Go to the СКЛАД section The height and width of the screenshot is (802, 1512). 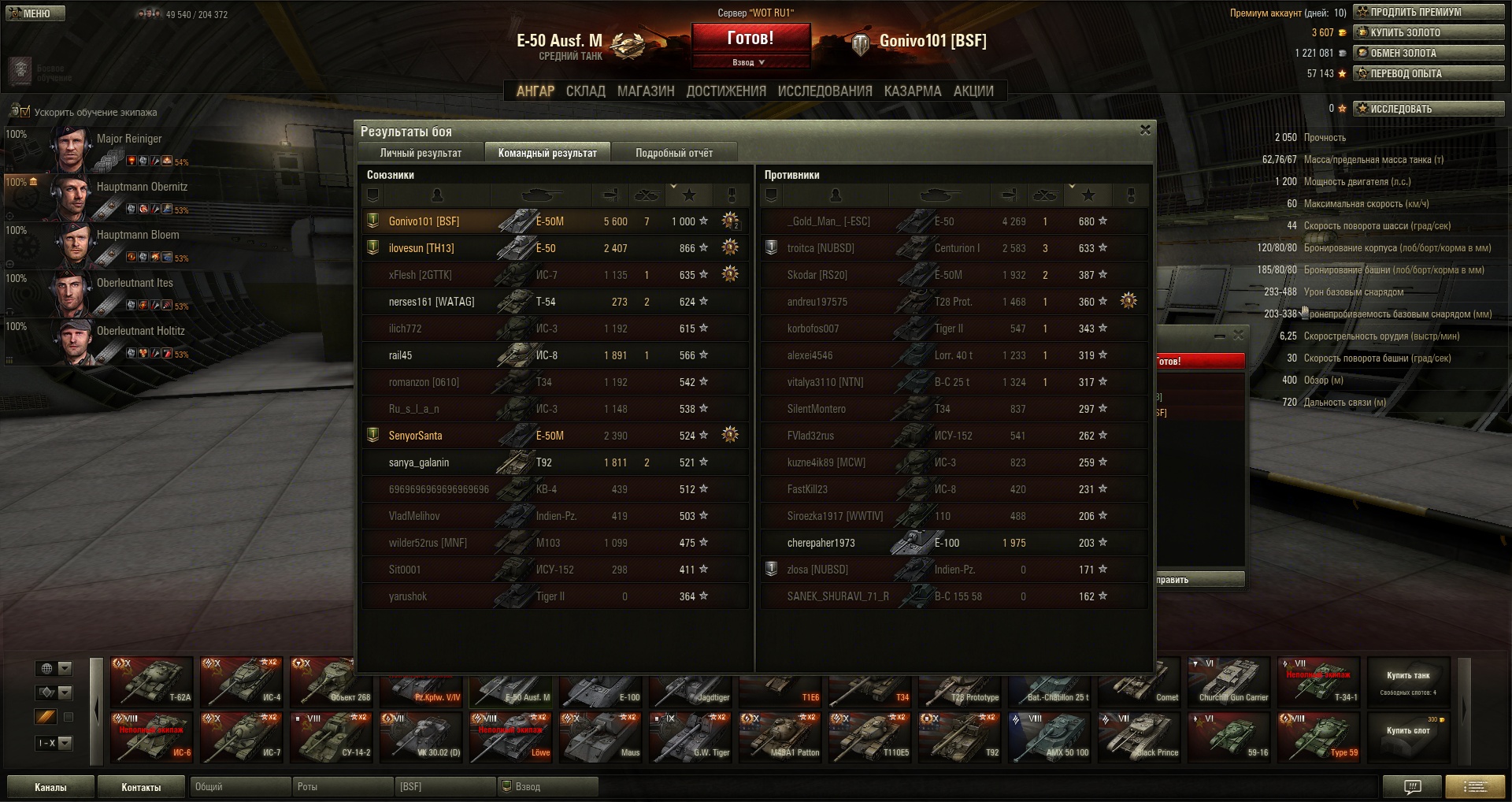[585, 91]
